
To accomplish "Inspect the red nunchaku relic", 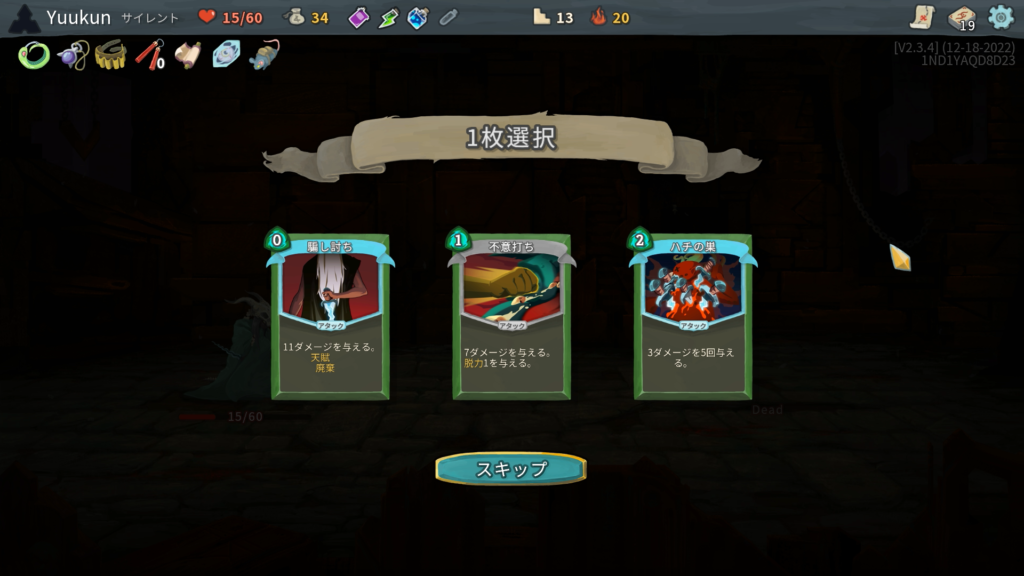I will (149, 54).
